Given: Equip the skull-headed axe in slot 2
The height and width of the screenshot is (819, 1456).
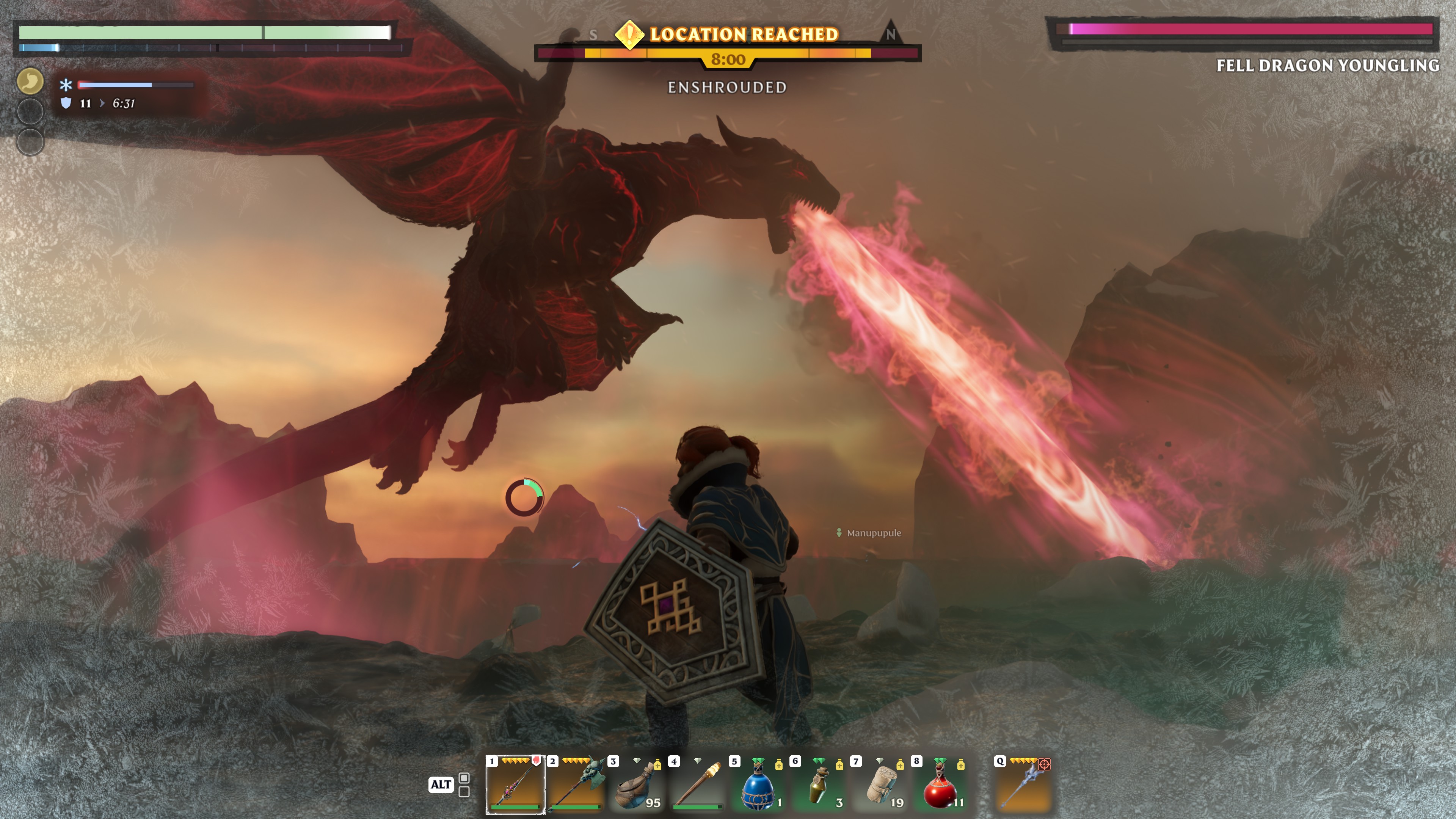Looking at the screenshot, I should [x=576, y=785].
